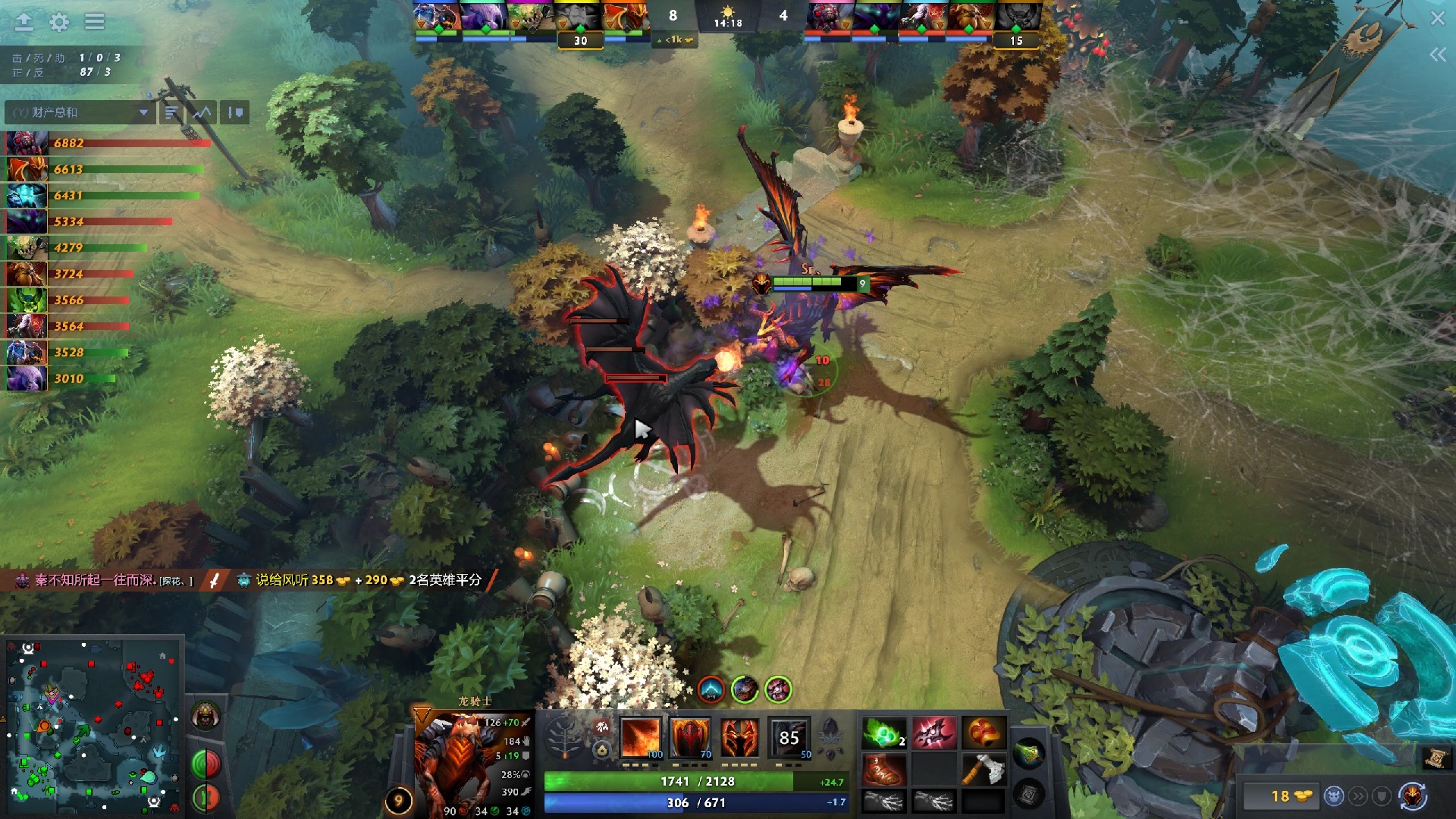Image resolution: width=1456 pixels, height=819 pixels.
Task: Close the spectator panel with the X
Action: [1437, 18]
